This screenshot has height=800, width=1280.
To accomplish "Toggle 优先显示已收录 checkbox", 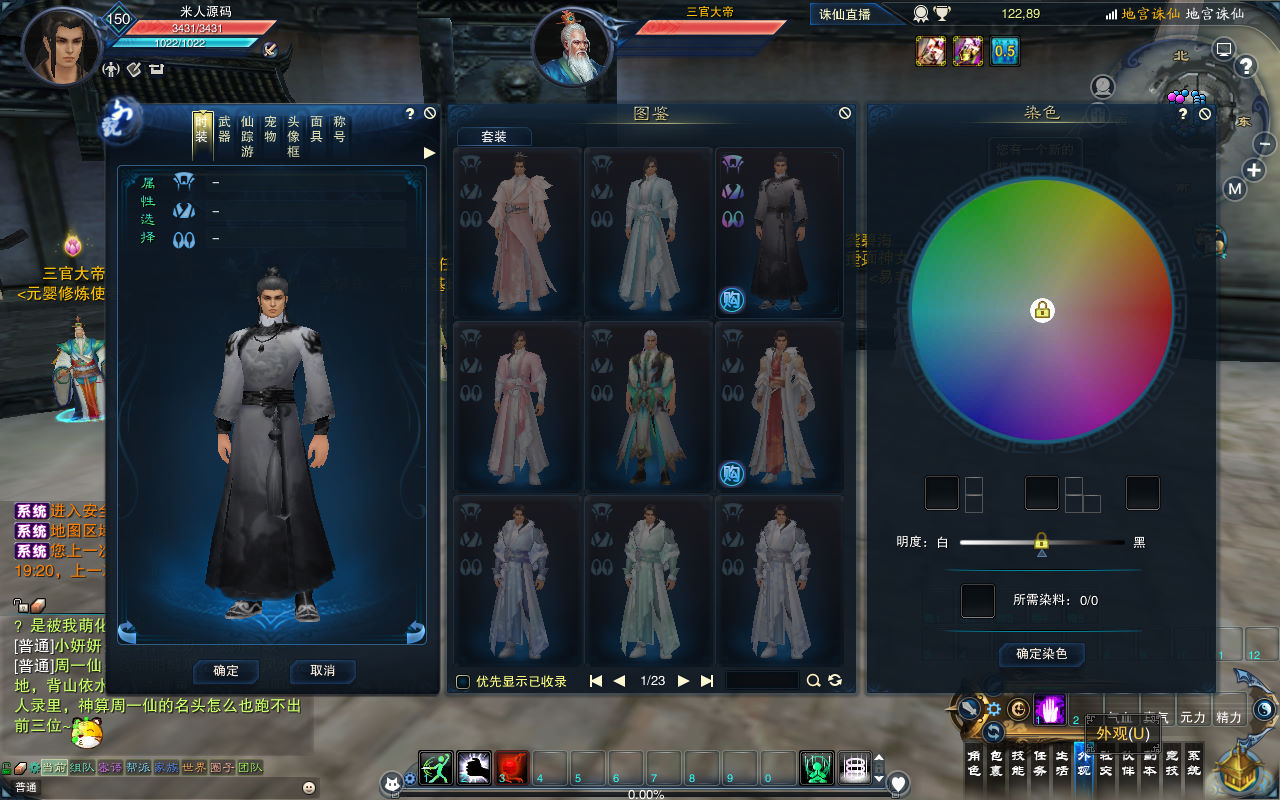I will click(463, 682).
